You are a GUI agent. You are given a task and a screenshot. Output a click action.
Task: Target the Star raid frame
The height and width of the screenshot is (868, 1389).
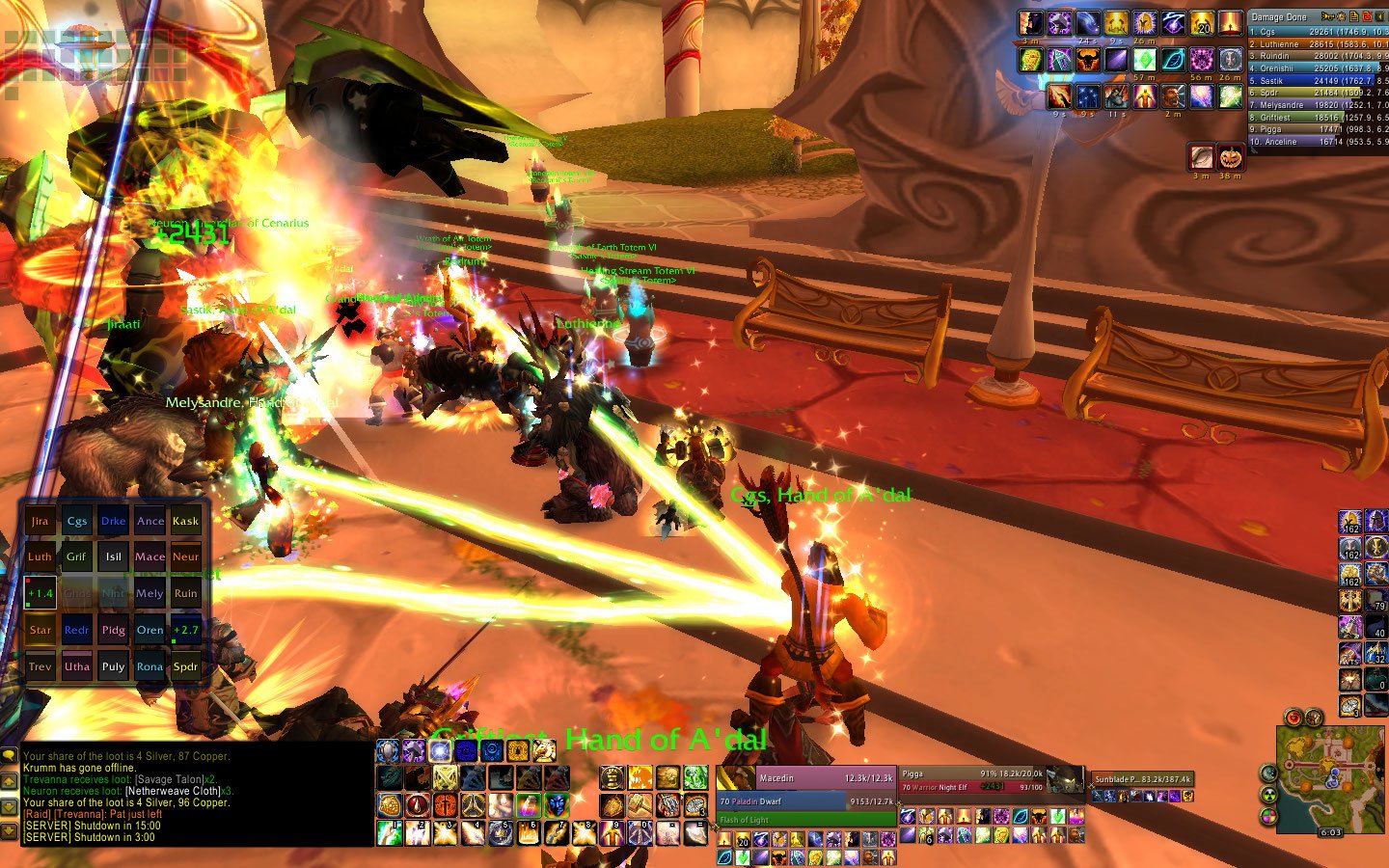(40, 630)
